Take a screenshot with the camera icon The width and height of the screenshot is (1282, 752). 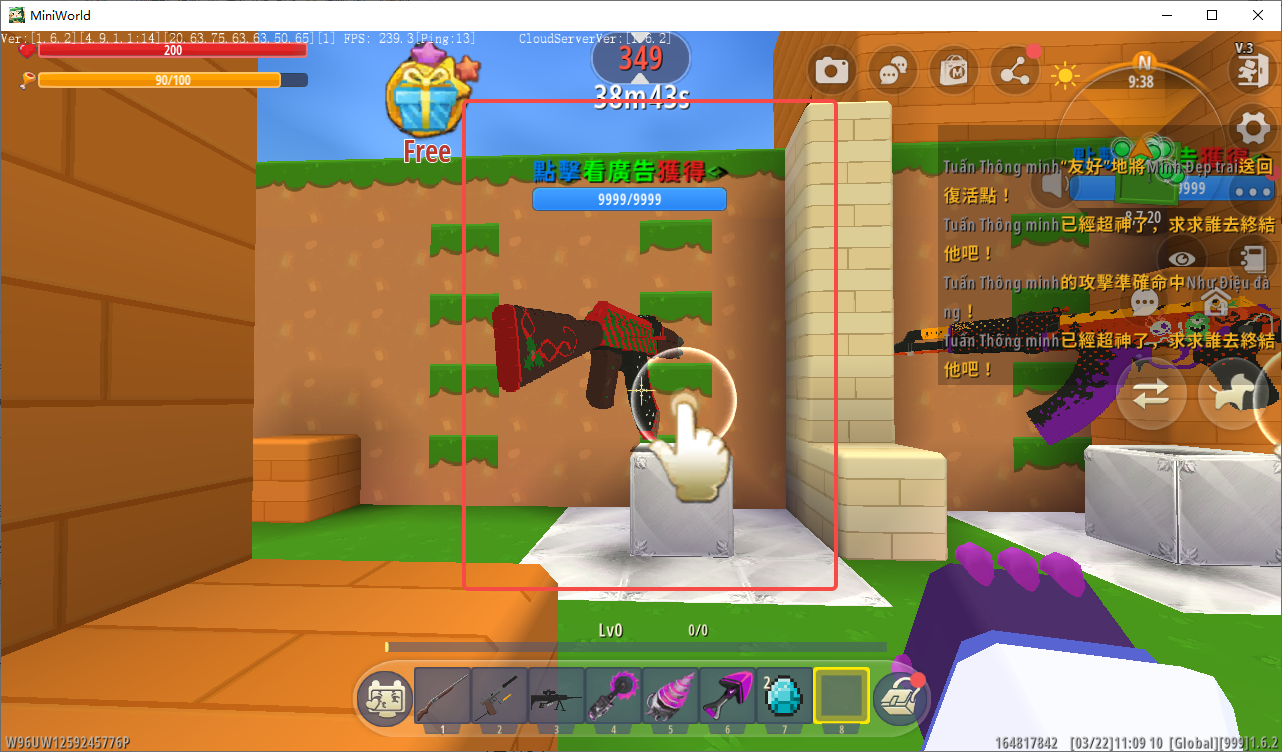point(832,71)
